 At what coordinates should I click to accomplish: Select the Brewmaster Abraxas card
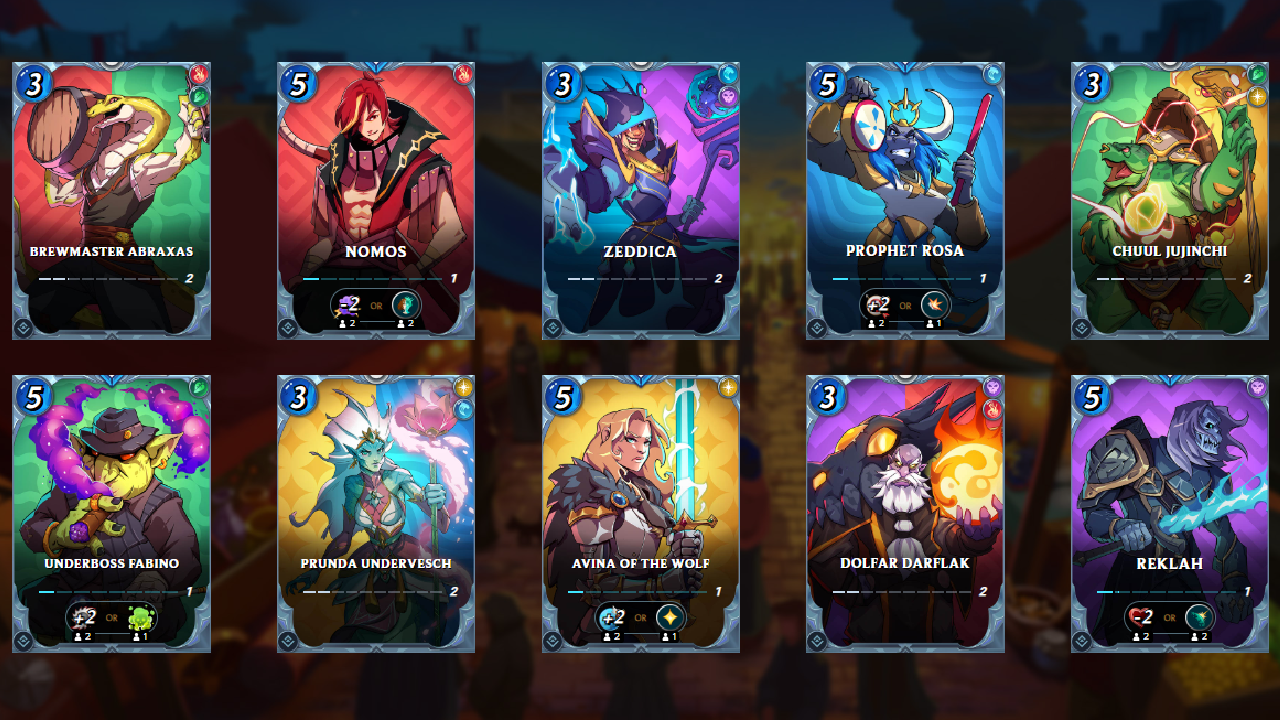[111, 200]
